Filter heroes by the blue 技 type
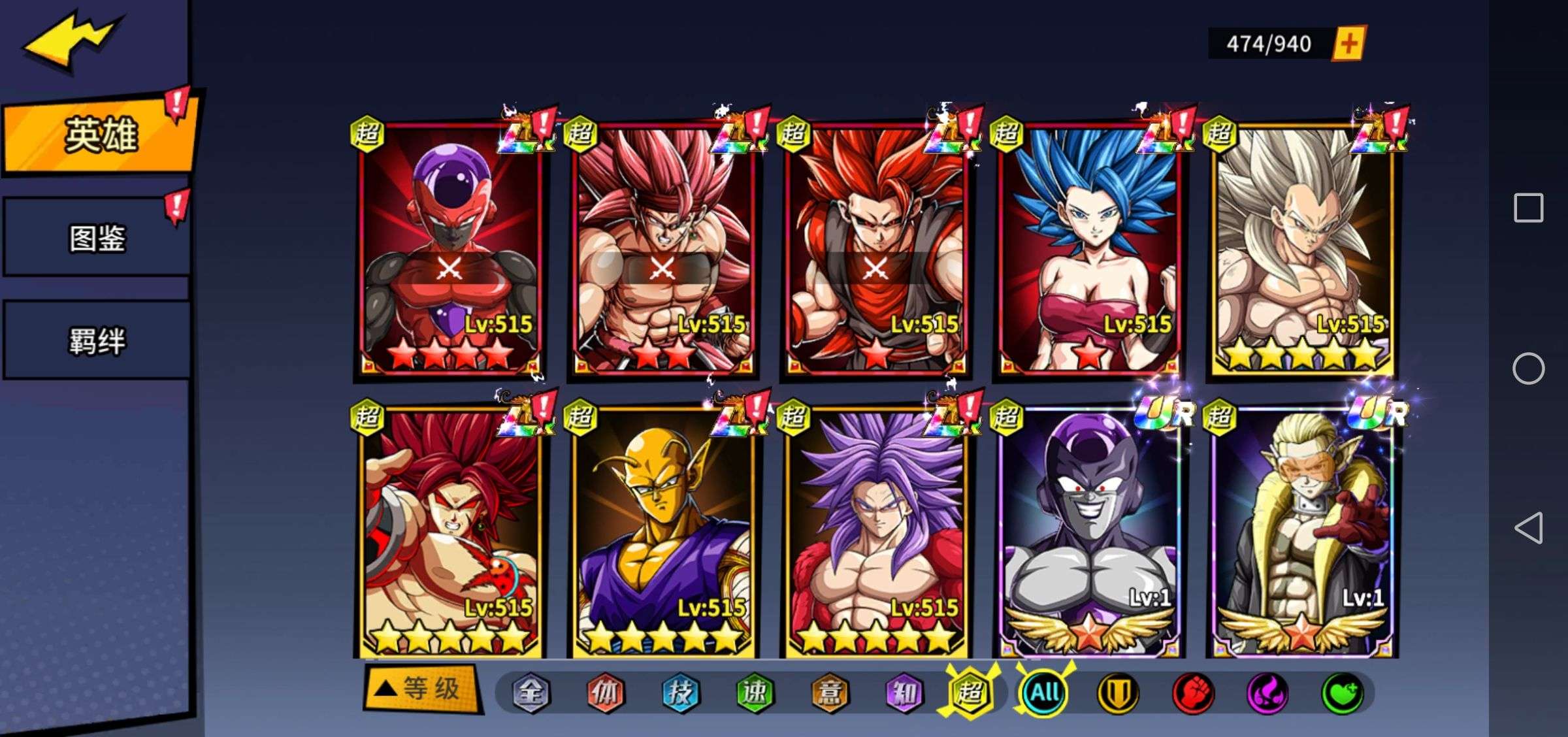The image size is (1568, 737). 680,693
